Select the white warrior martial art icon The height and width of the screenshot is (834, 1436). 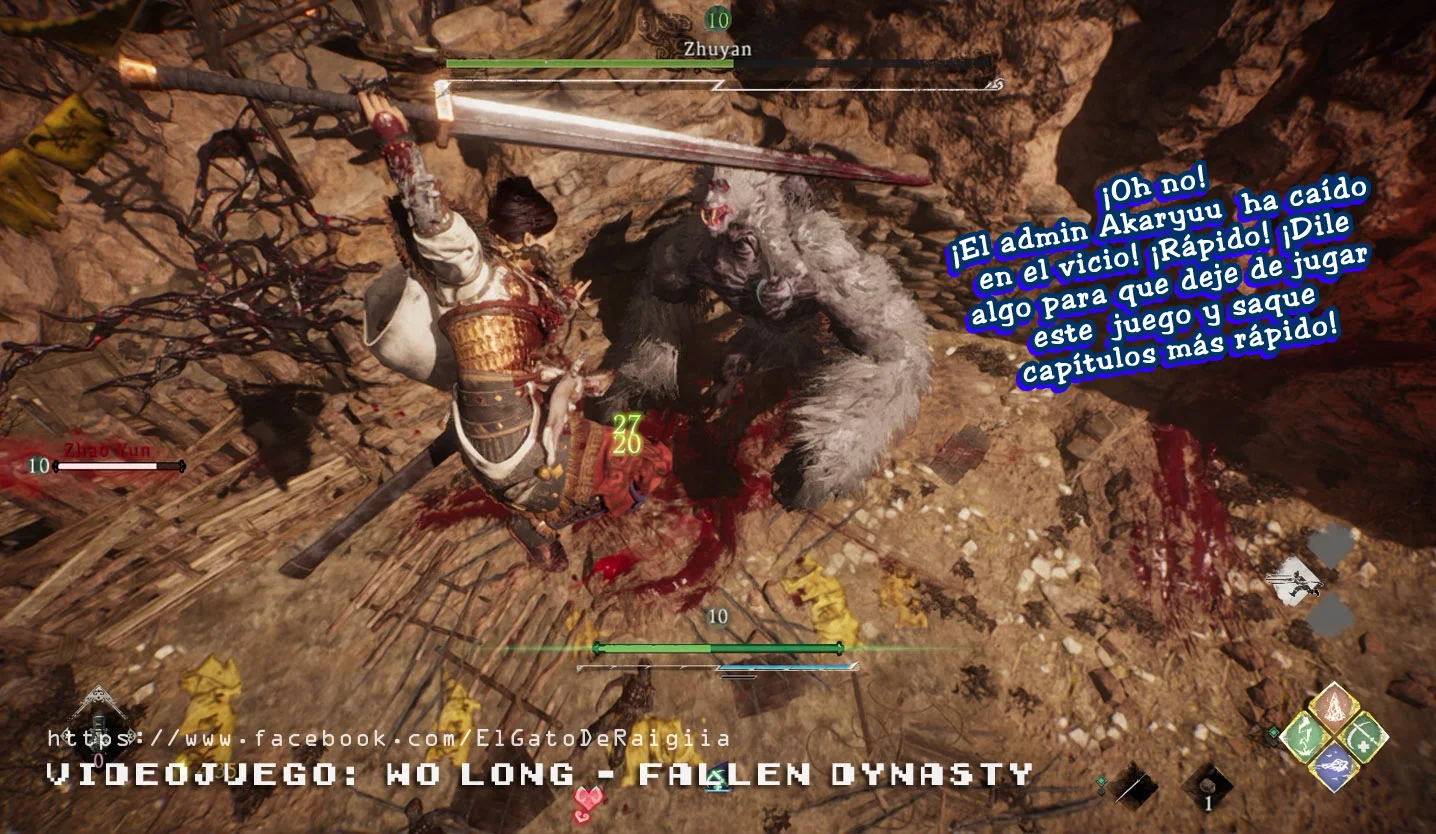(1296, 579)
